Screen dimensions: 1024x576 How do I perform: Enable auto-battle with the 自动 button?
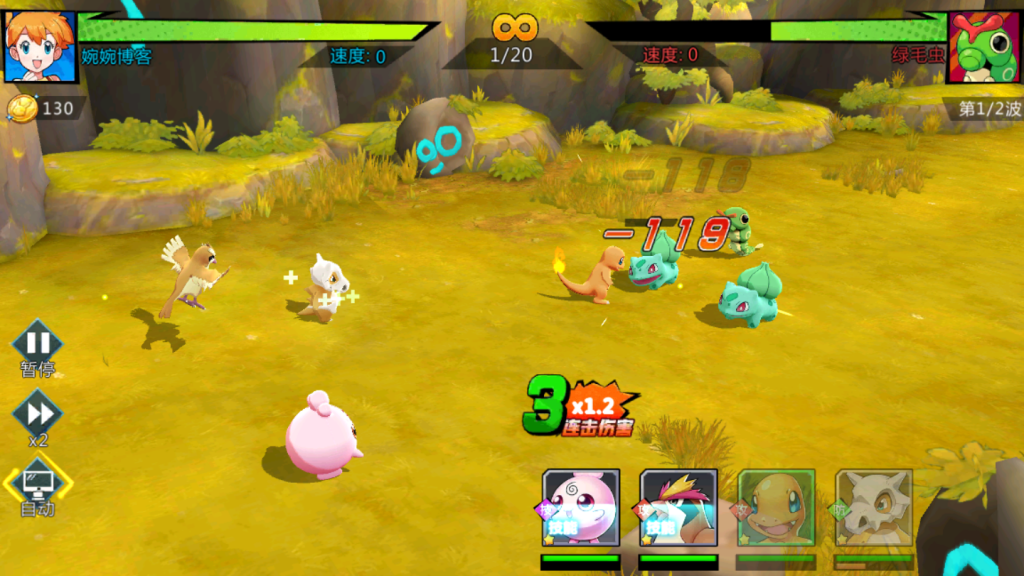37,485
